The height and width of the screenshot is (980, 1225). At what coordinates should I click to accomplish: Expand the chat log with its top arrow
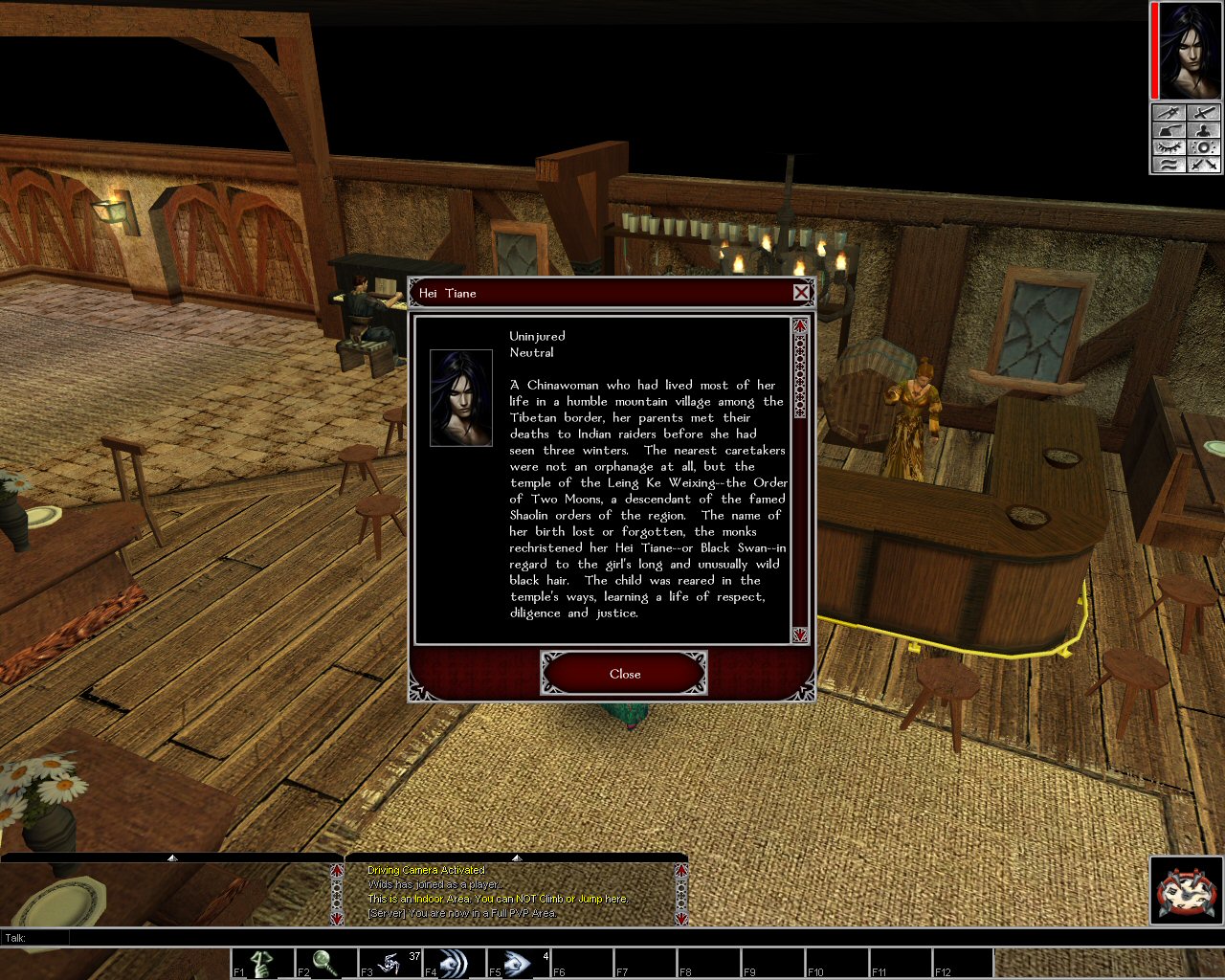point(517,857)
